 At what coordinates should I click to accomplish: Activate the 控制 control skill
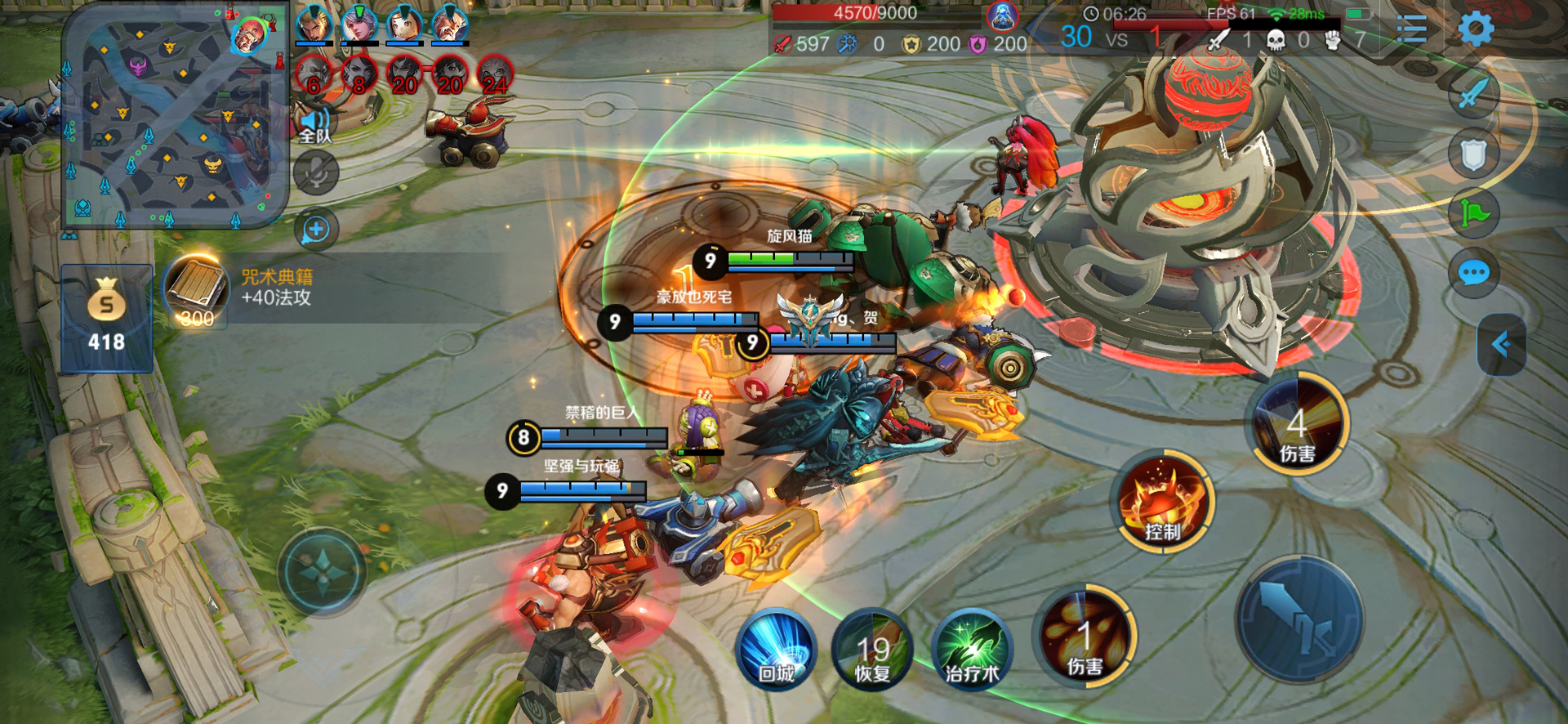click(1162, 500)
